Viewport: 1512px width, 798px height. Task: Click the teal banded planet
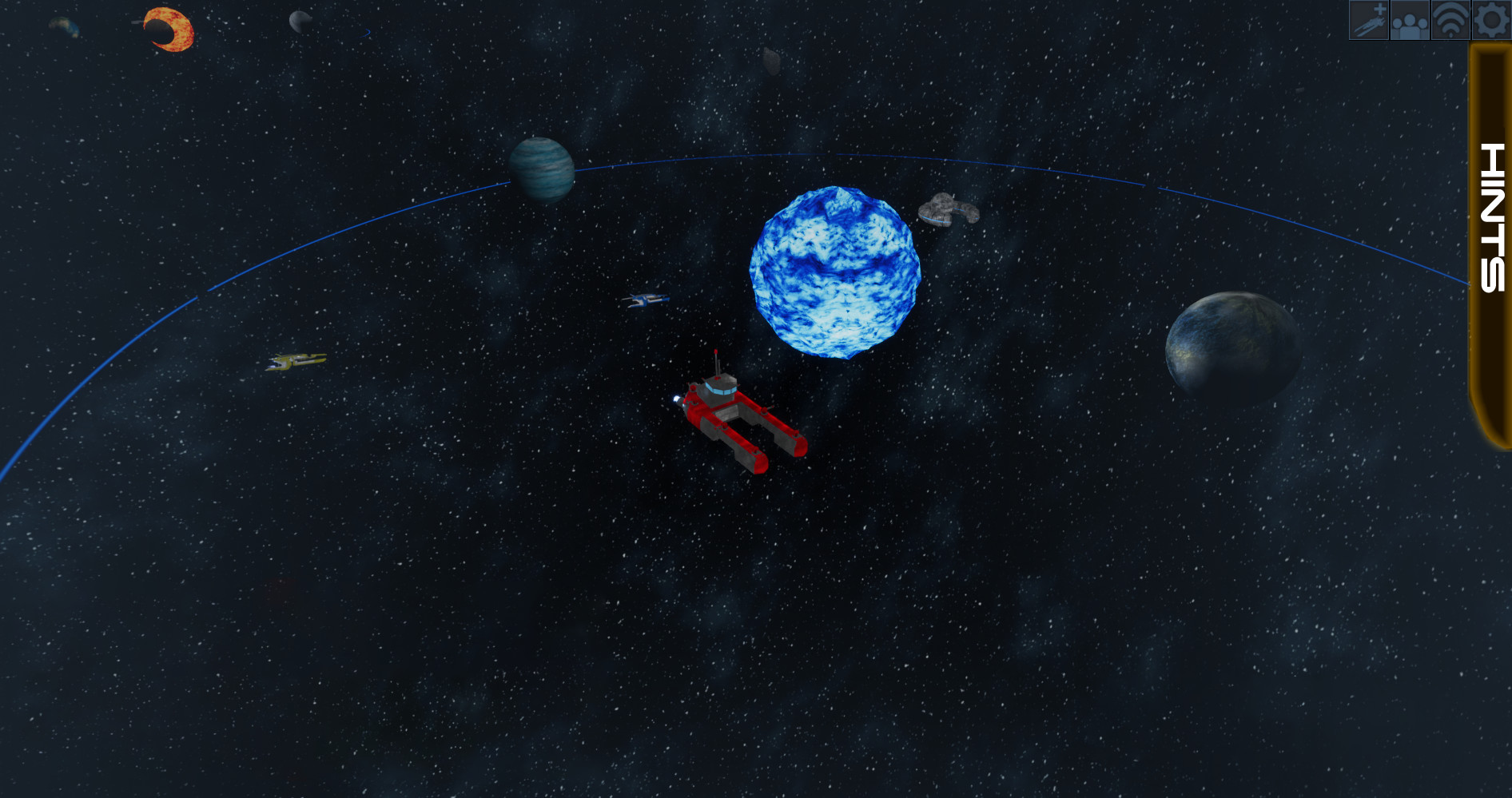click(x=540, y=168)
